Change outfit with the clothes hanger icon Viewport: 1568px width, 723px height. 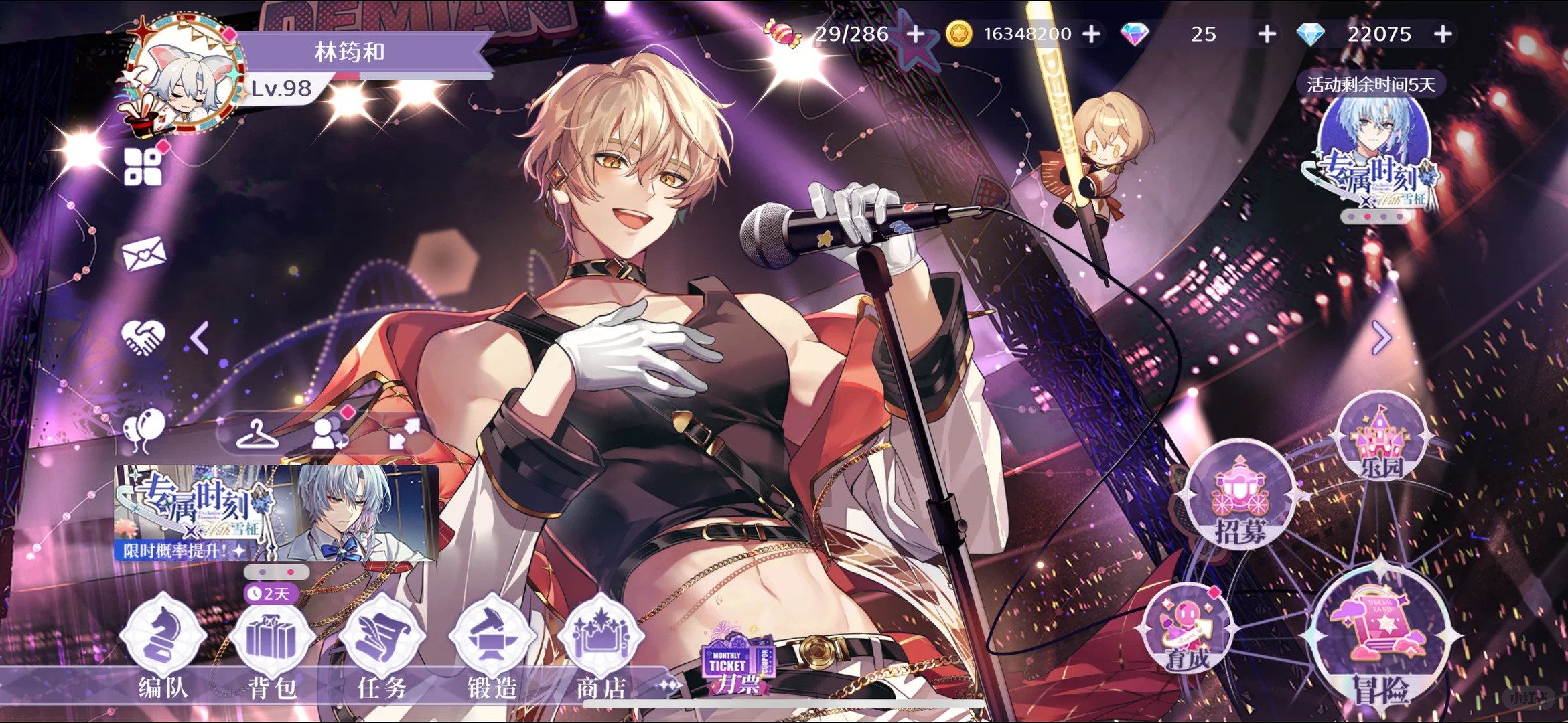click(257, 434)
